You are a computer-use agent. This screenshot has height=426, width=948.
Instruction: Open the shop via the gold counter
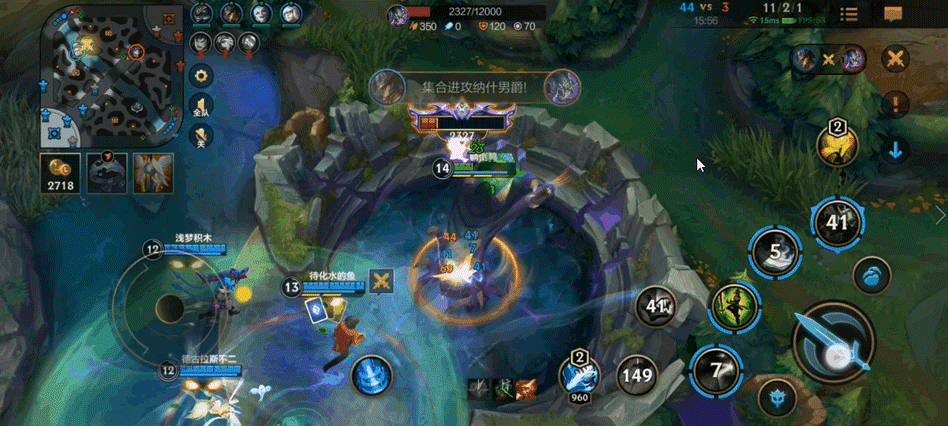pyautogui.click(x=60, y=172)
